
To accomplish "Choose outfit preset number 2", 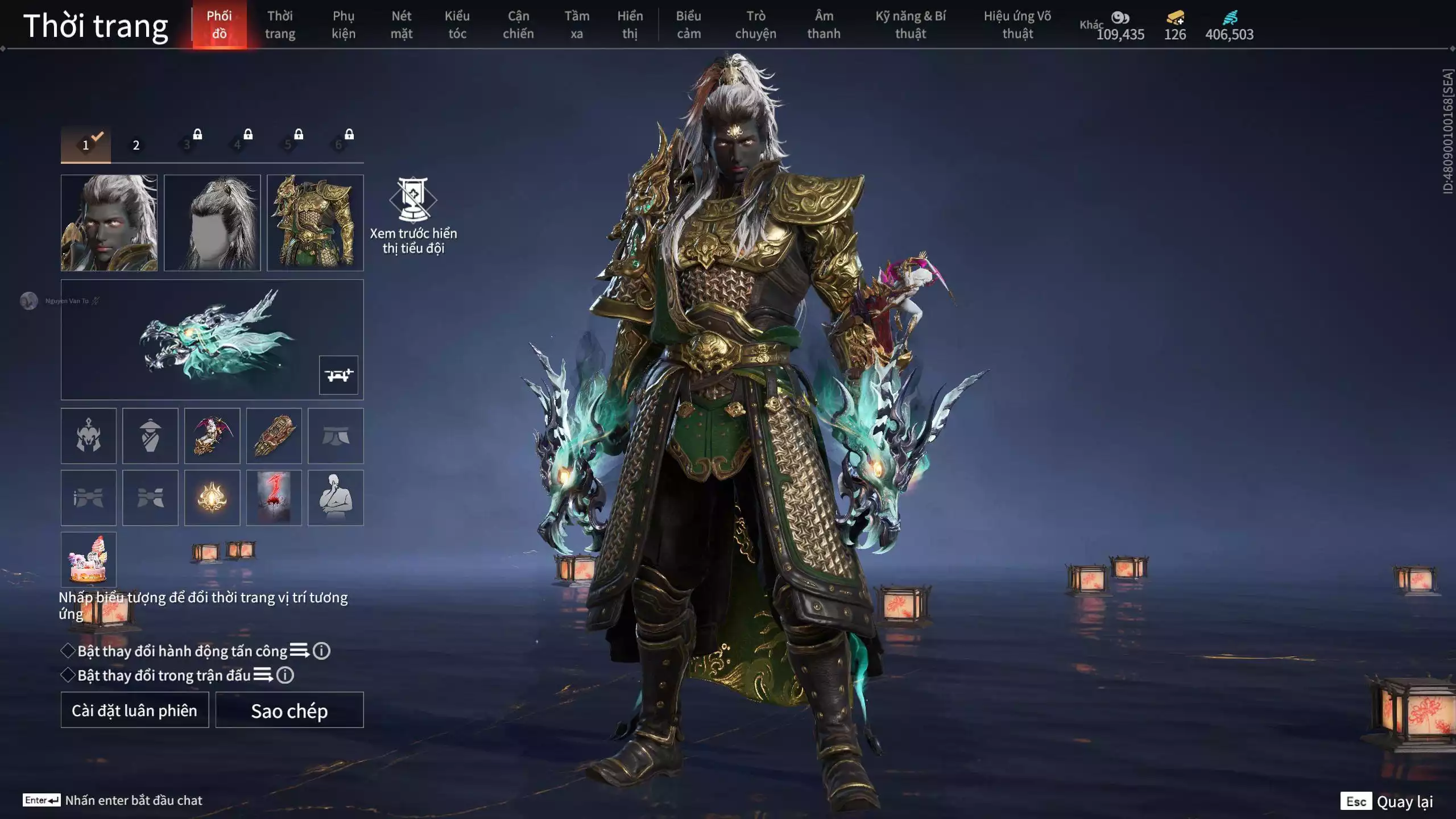I will [x=136, y=145].
